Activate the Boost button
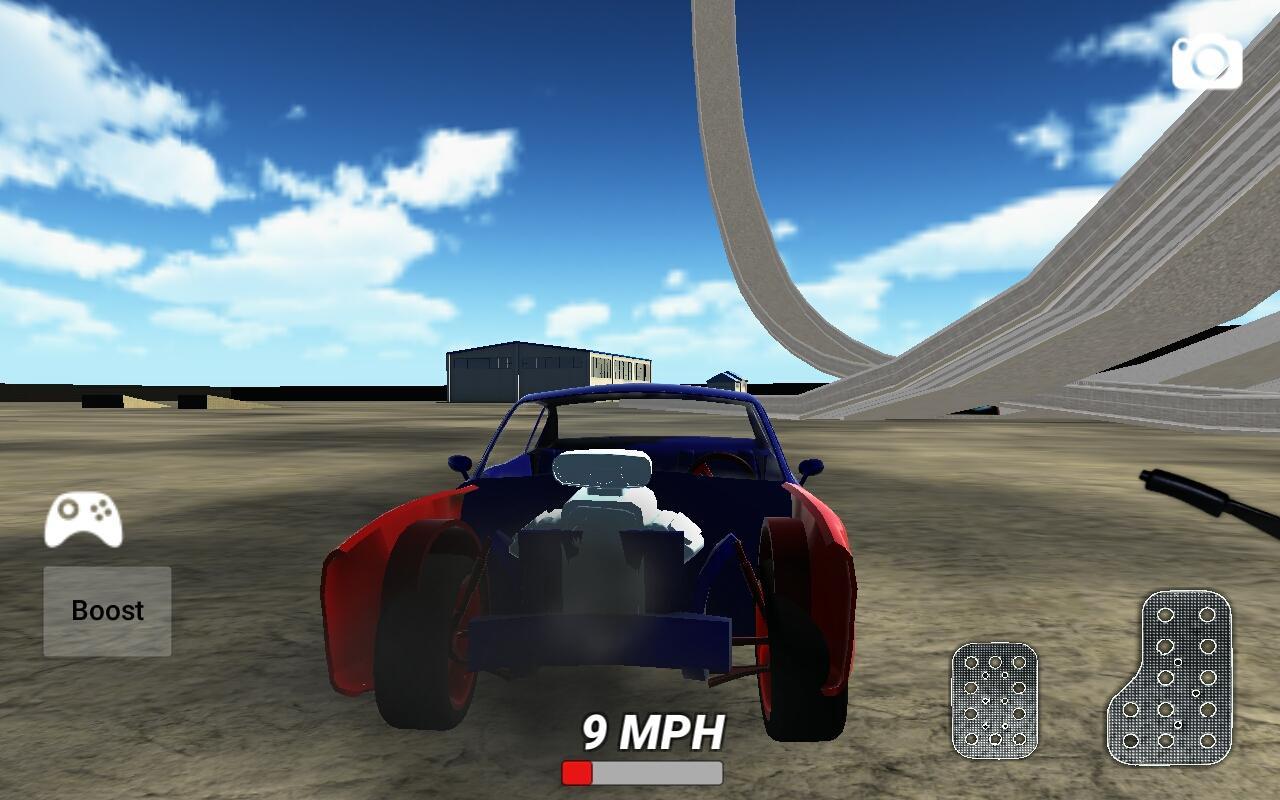The height and width of the screenshot is (800, 1280). click(106, 610)
